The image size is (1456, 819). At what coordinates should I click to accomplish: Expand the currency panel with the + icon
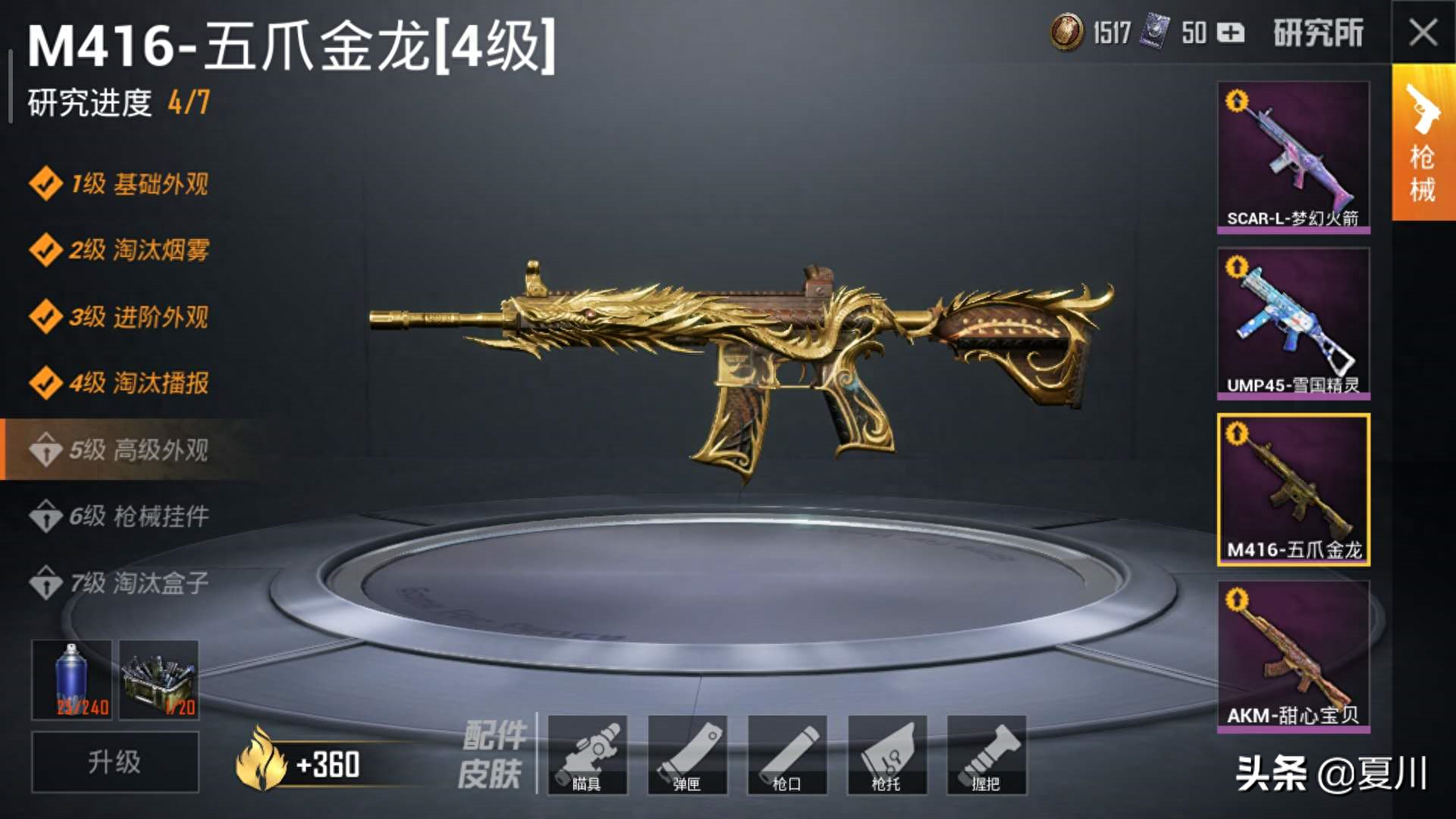point(1232,33)
